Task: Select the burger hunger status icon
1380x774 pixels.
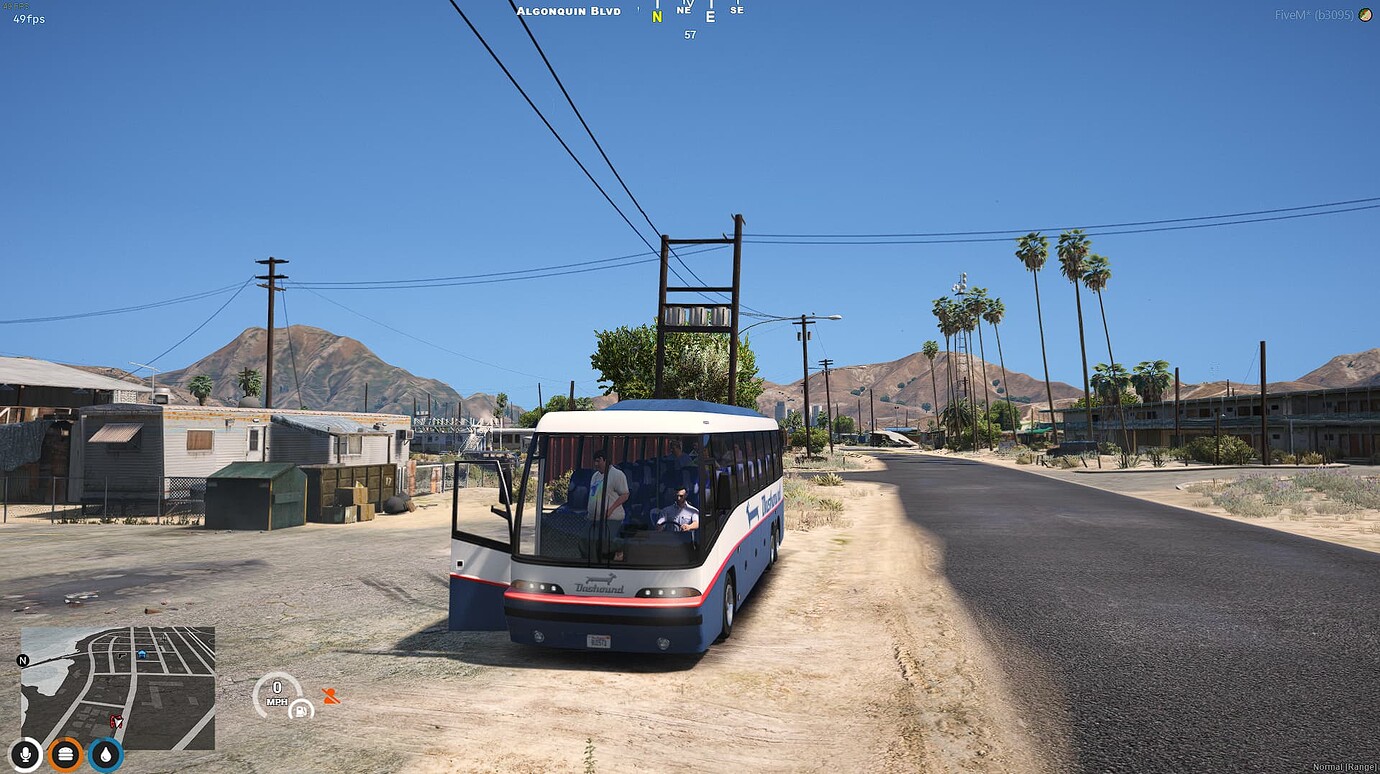Action: tap(66, 754)
